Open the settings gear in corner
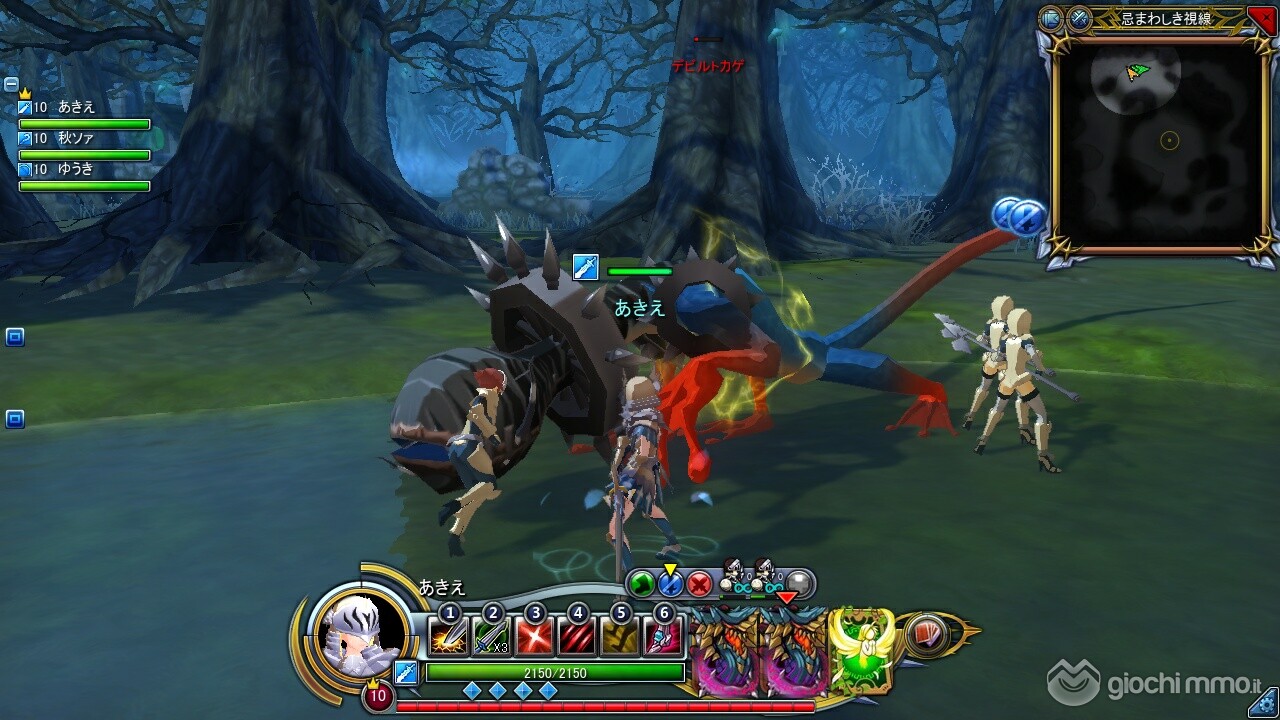Screen dimensions: 1280x720 (x=1267, y=707)
